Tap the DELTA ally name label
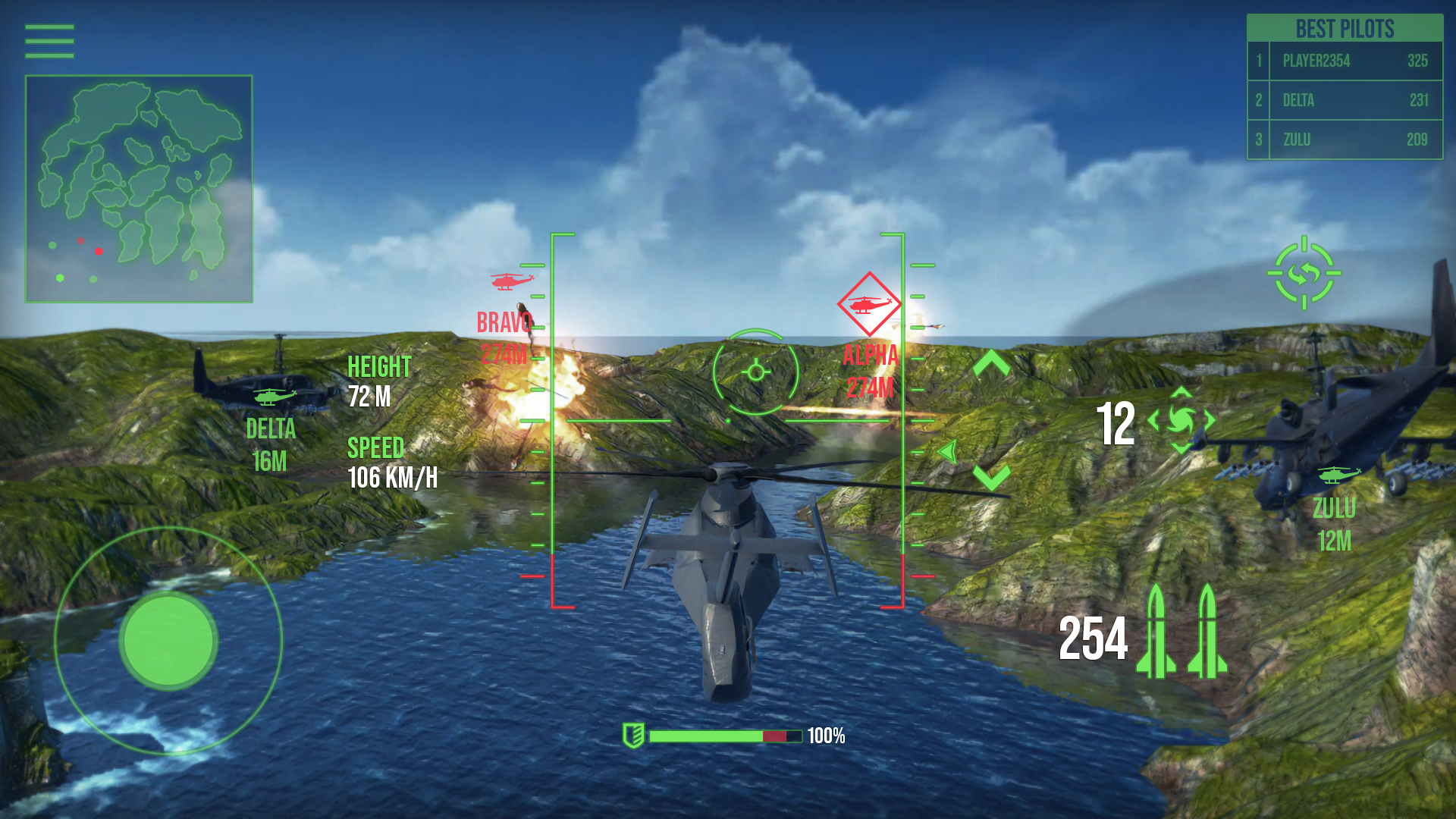 270,430
